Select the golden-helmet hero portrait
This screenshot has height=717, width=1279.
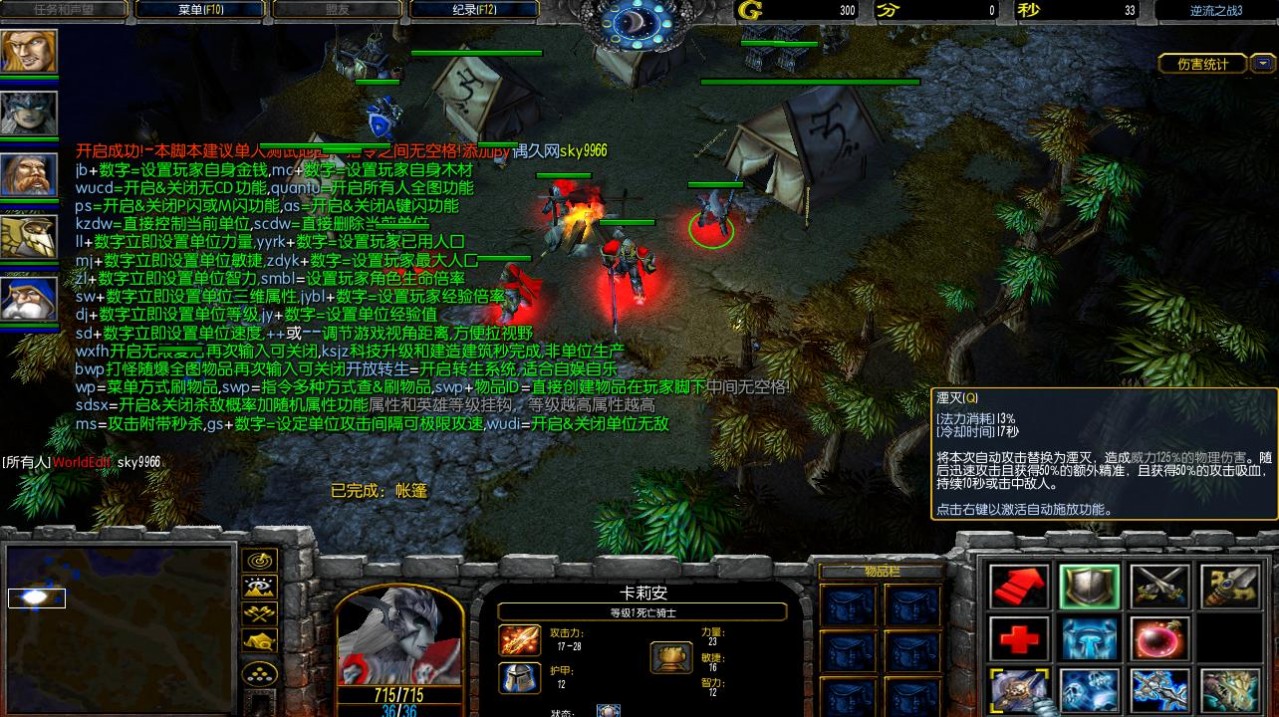(x=29, y=237)
